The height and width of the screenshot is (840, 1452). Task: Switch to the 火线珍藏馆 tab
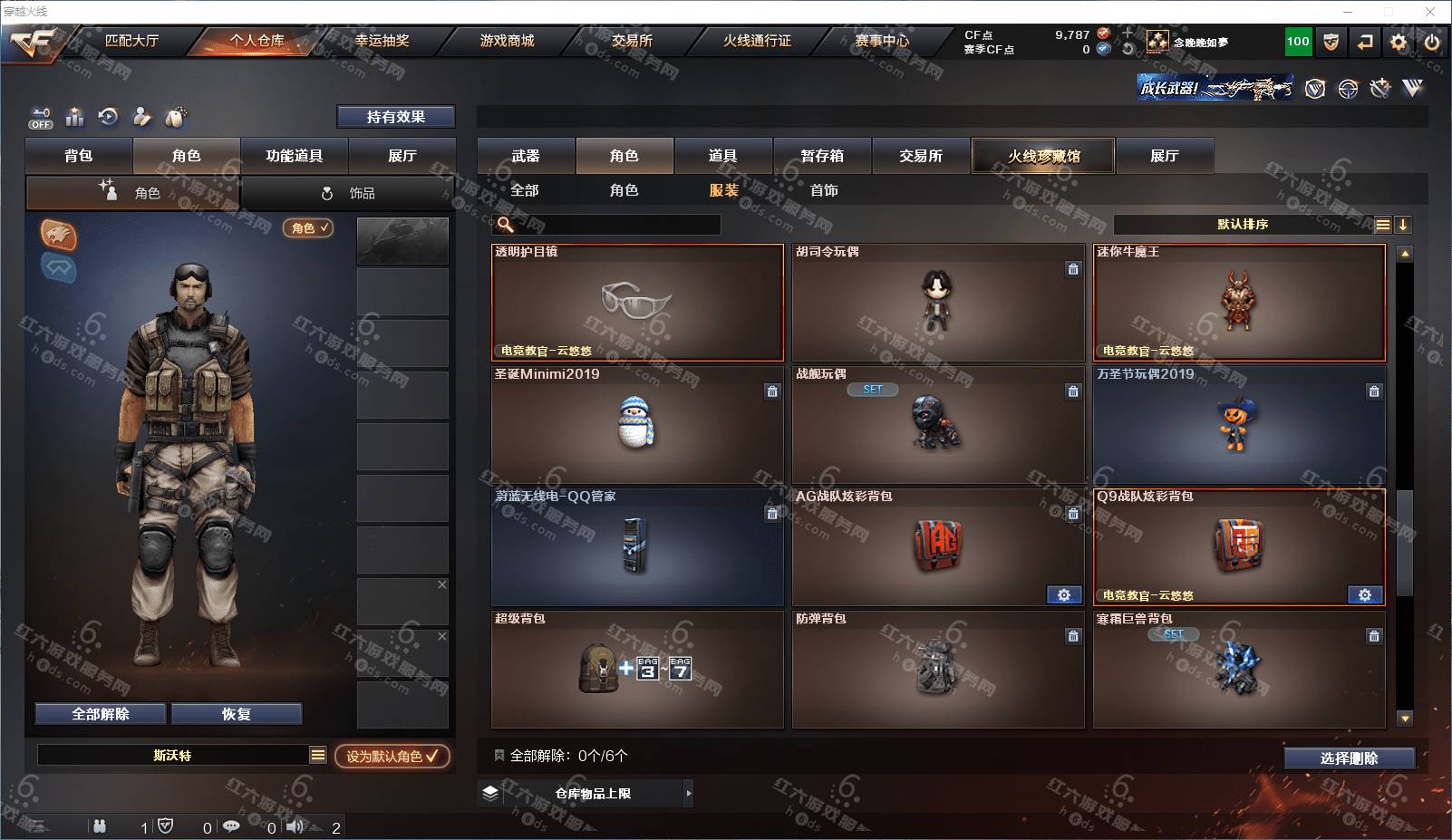(1043, 156)
